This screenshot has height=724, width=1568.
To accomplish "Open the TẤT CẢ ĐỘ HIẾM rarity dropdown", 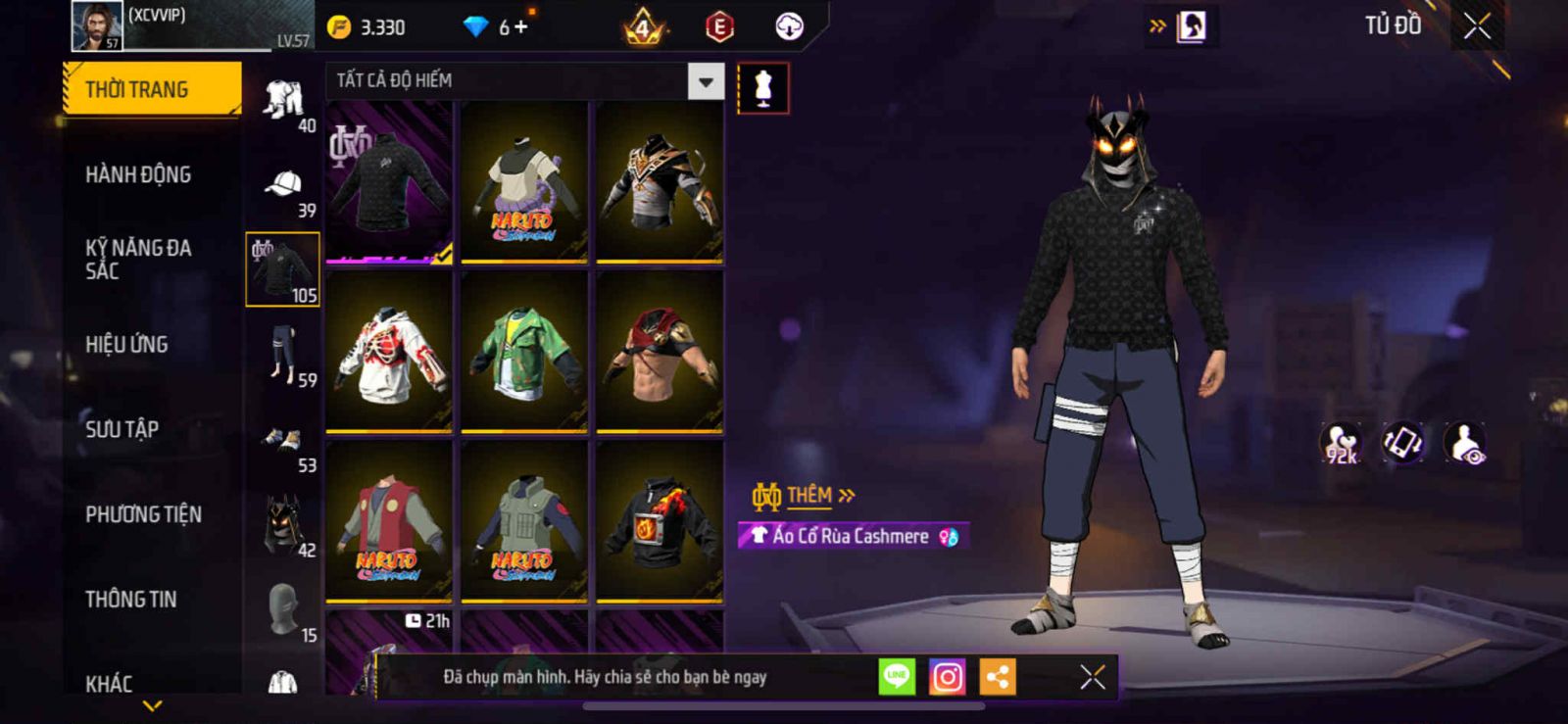I will (706, 81).
